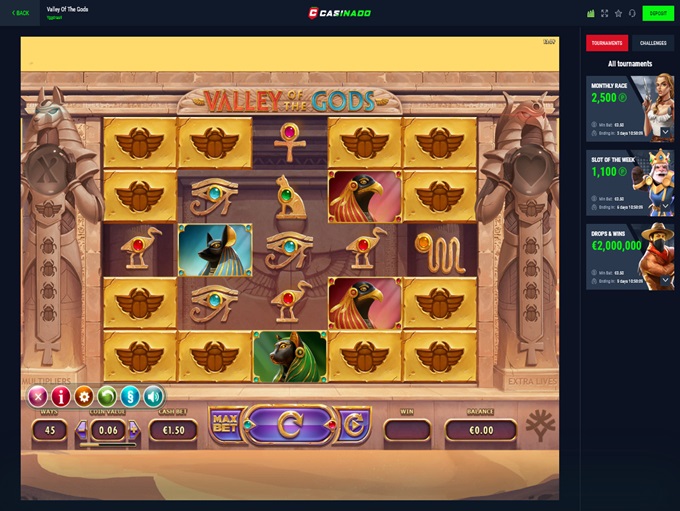Screen dimensions: 680x511
Task: Open the red info paytable button
Action: 61,396
